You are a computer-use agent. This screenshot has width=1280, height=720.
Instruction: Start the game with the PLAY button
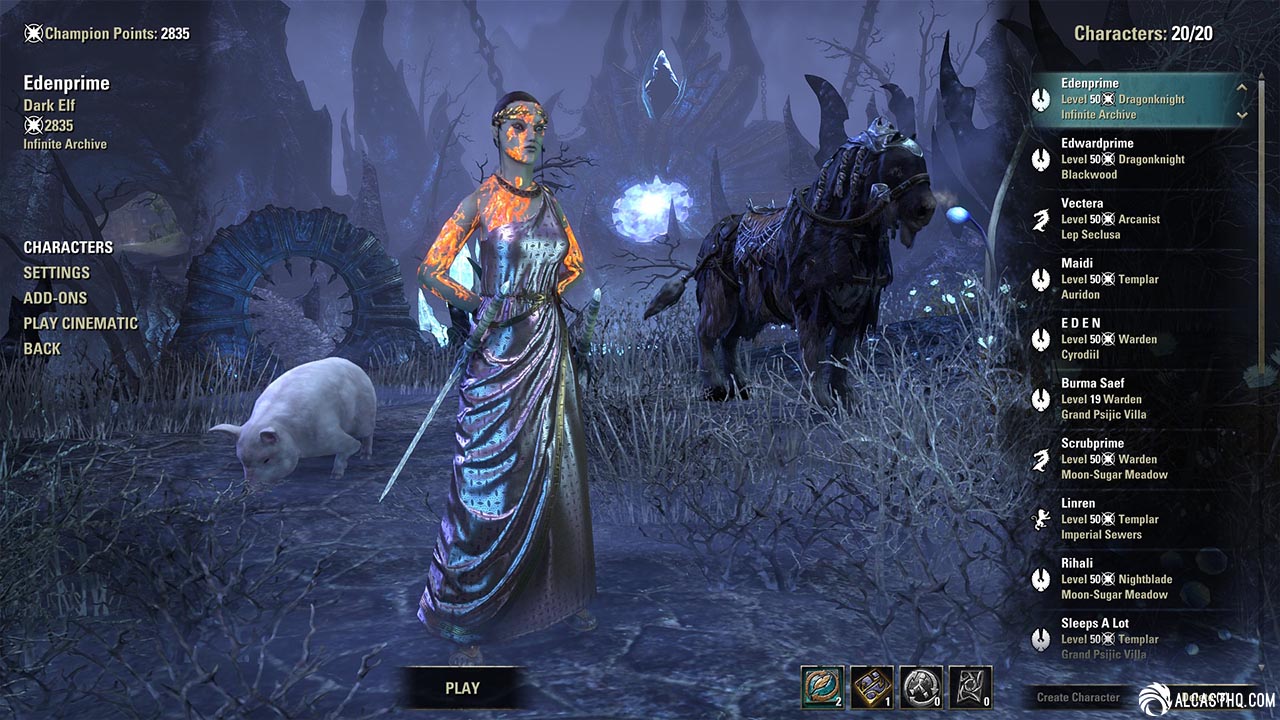pyautogui.click(x=462, y=688)
